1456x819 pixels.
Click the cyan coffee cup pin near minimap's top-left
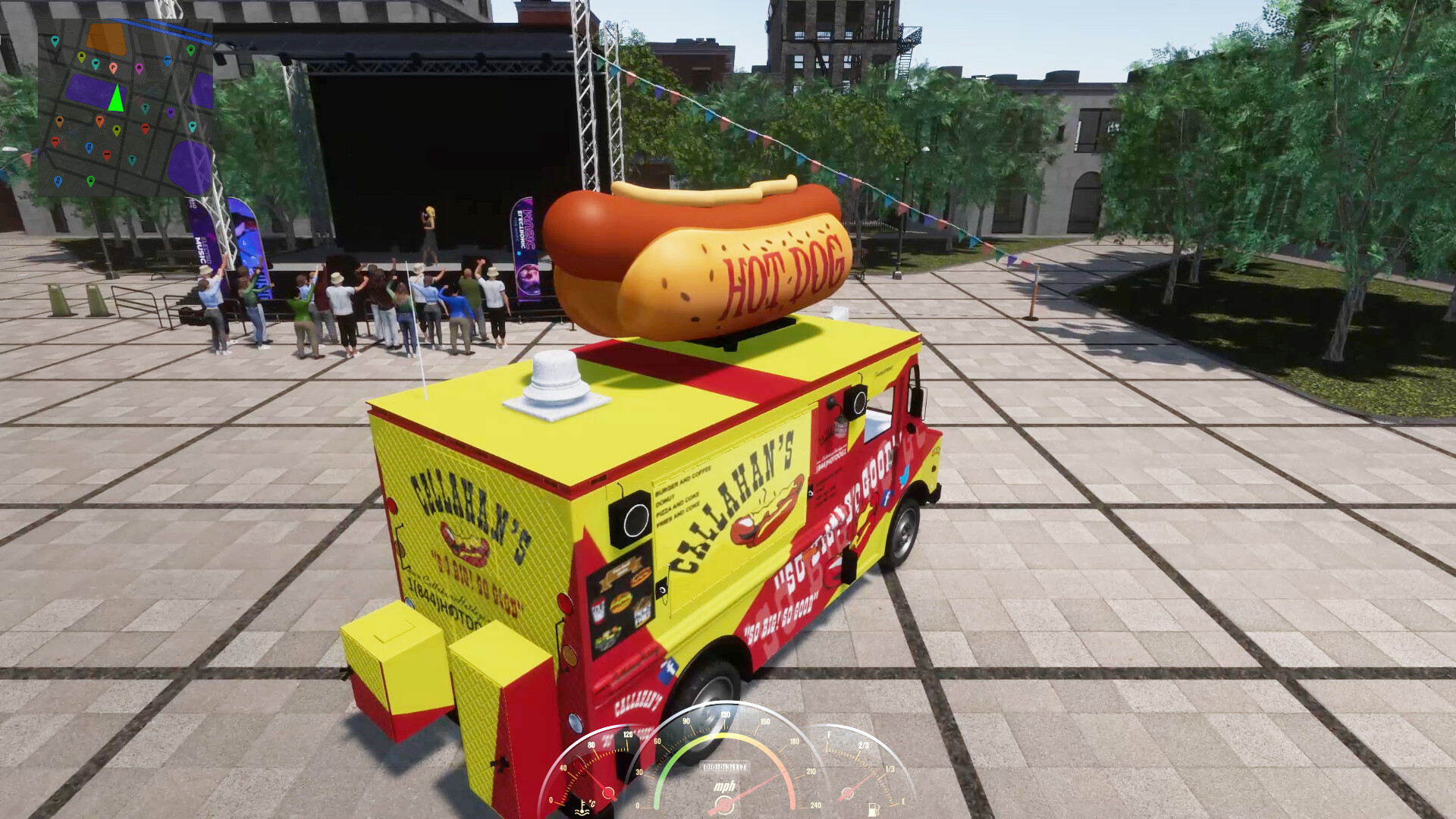55,41
